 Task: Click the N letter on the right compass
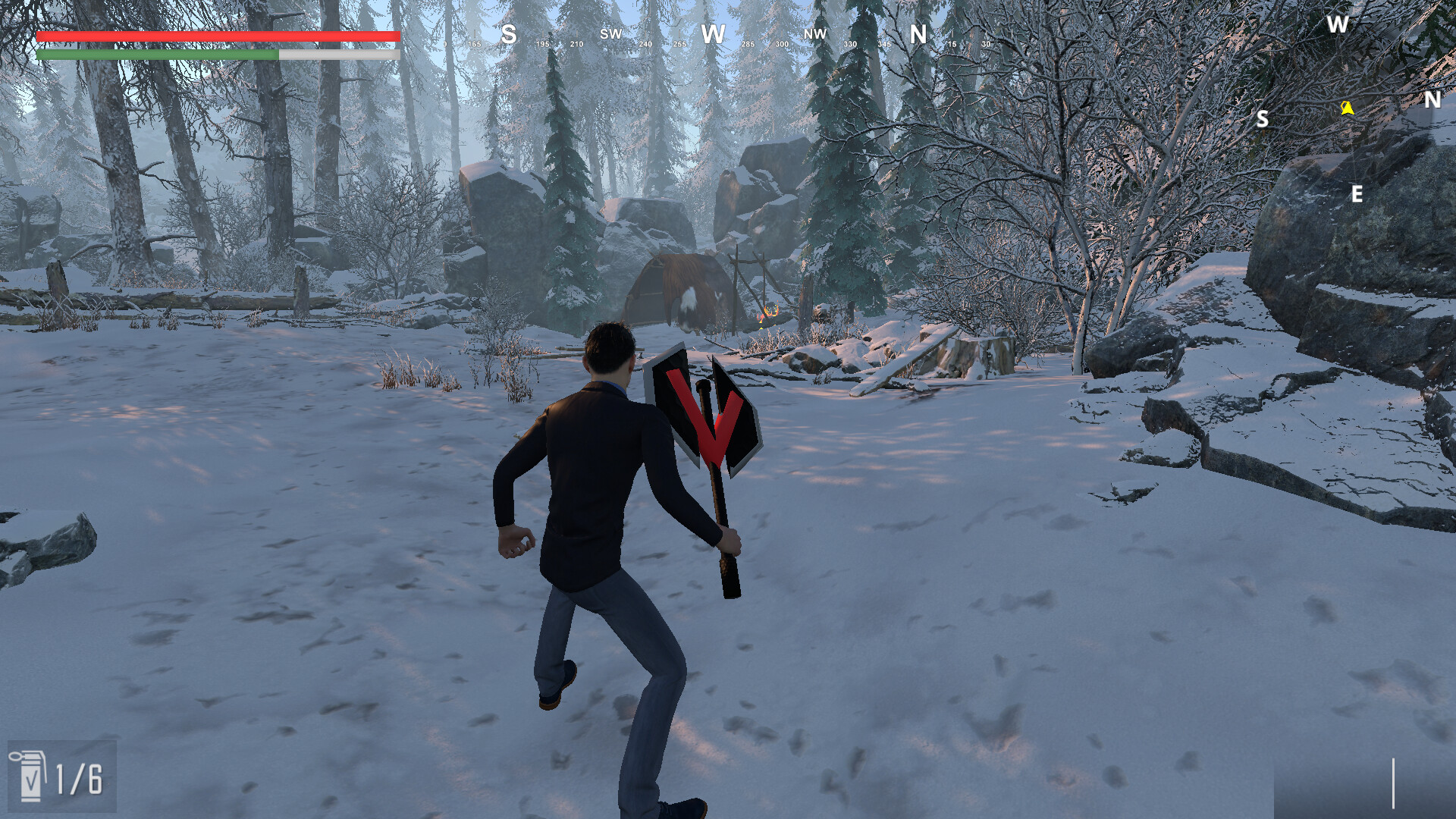(1432, 99)
